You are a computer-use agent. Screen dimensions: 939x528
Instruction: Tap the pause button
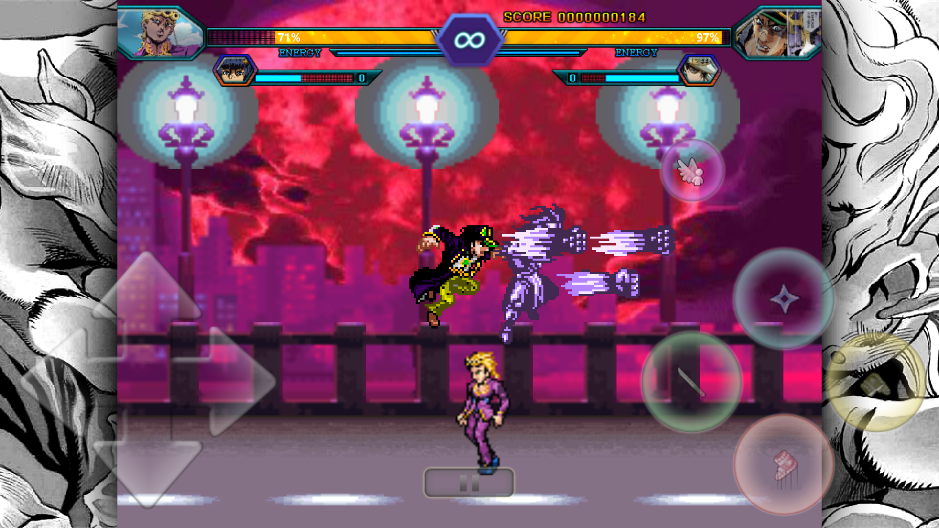(x=468, y=483)
